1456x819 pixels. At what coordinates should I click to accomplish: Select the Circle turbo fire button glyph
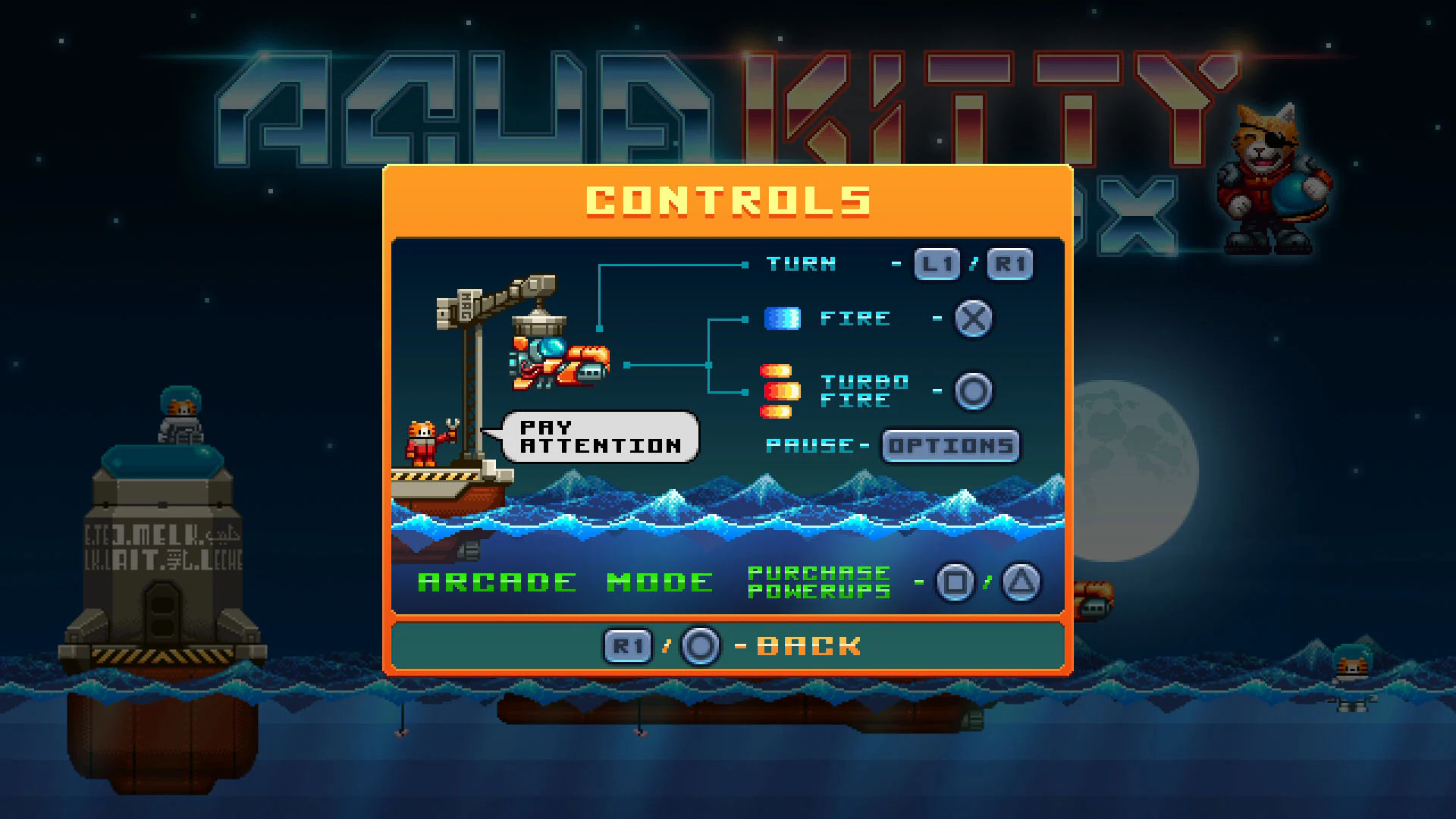[x=973, y=391]
